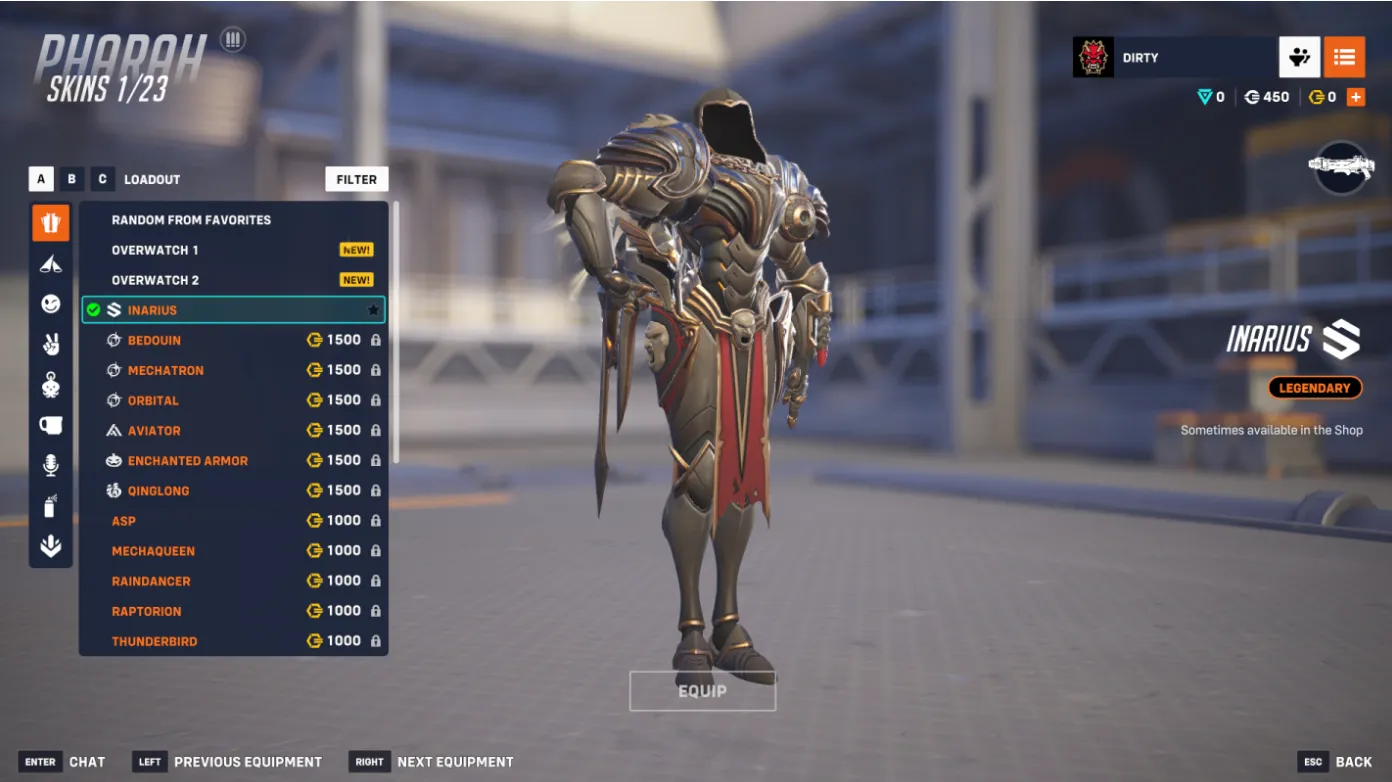The width and height of the screenshot is (1392, 782).
Task: Click the plus to buy Overwatch Coins
Action: tap(1356, 97)
